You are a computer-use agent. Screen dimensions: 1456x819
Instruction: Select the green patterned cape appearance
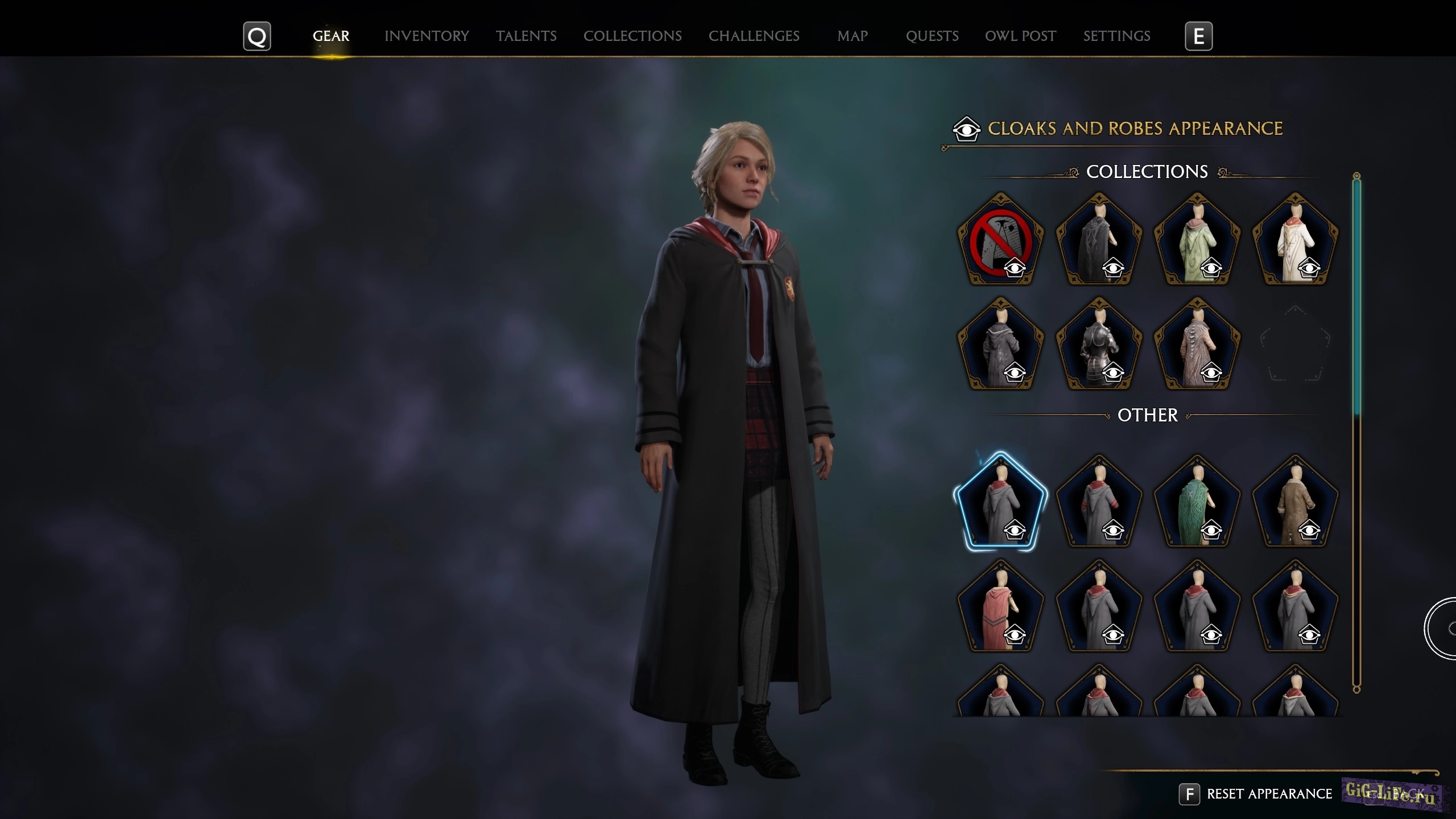[x=1197, y=503]
